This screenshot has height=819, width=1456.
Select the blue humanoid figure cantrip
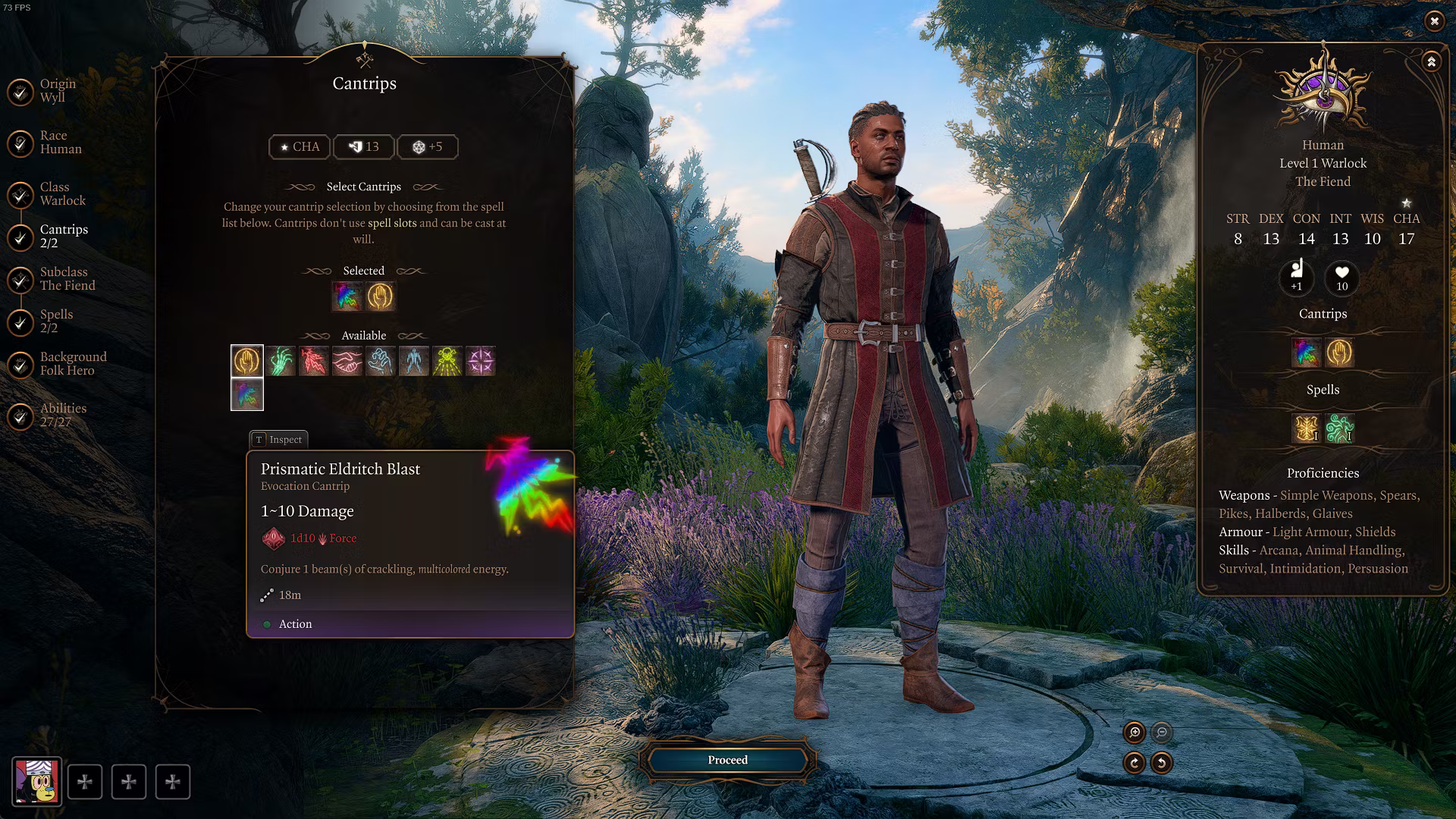[x=414, y=361]
